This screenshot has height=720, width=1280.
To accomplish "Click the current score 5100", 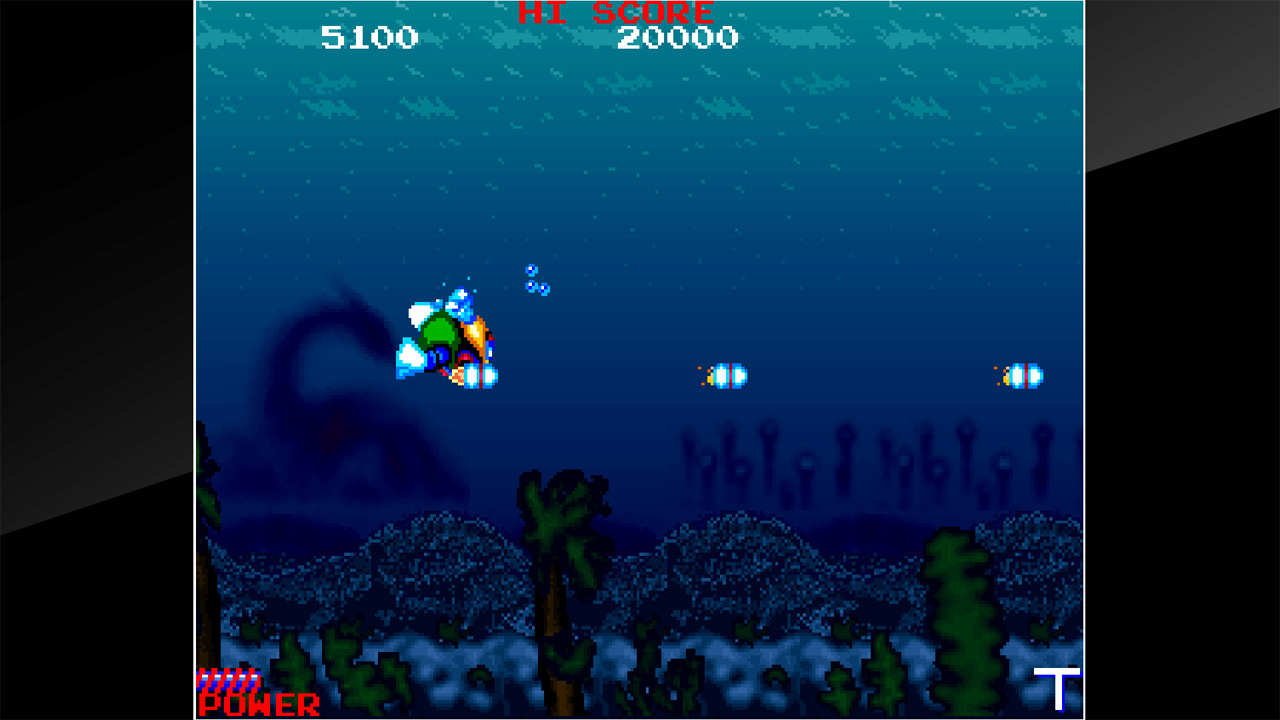I will 371,38.
